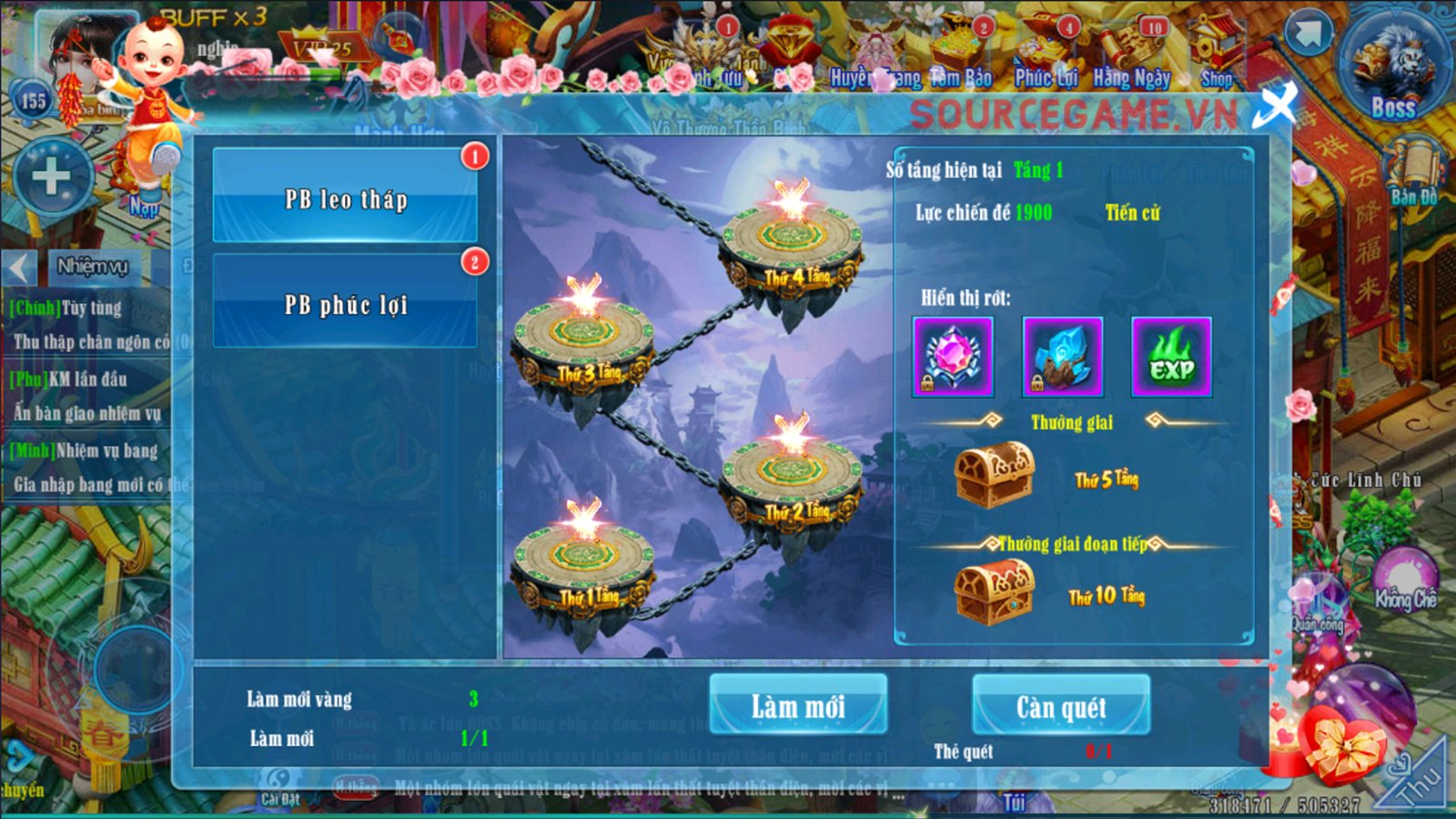The height and width of the screenshot is (819, 1456).
Task: Inspect the blue crystal drop item
Action: (x=1062, y=357)
